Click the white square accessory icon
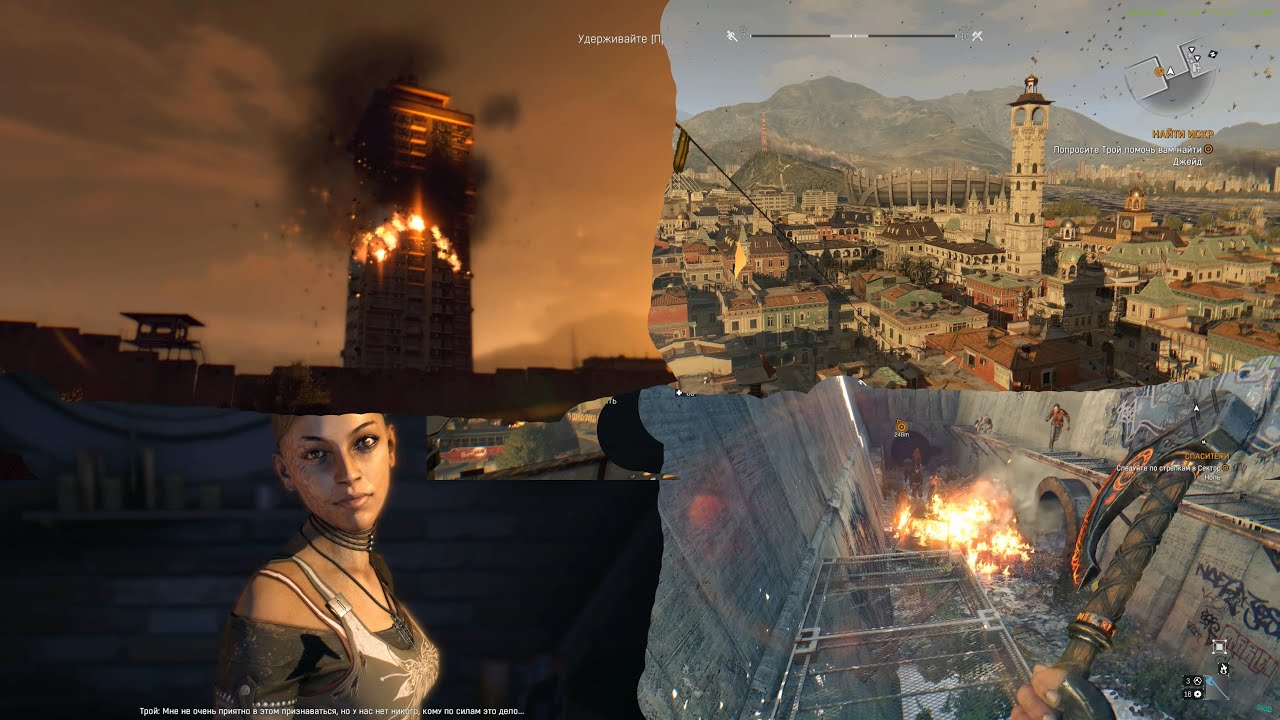1280x720 pixels. [x=1219, y=646]
